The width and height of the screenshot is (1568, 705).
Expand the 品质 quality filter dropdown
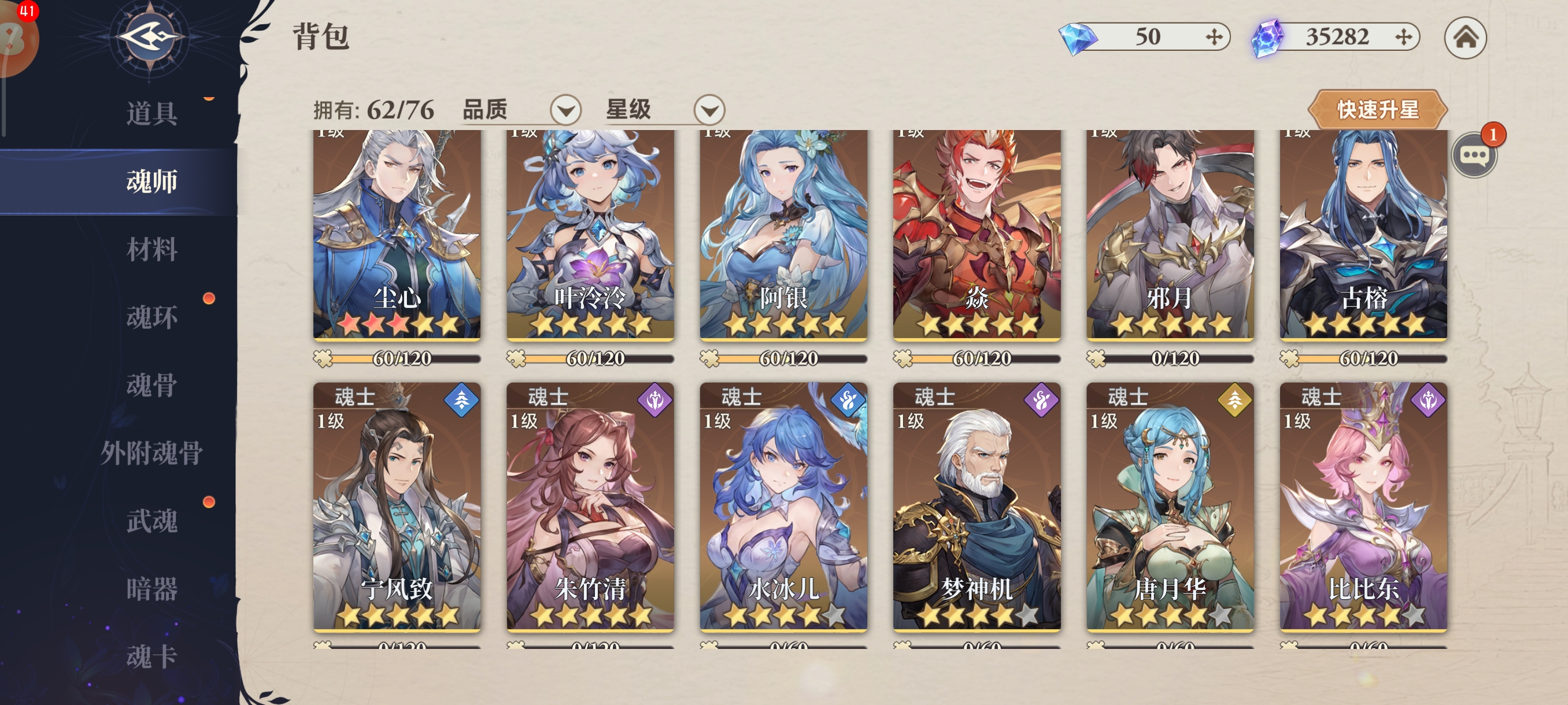565,110
